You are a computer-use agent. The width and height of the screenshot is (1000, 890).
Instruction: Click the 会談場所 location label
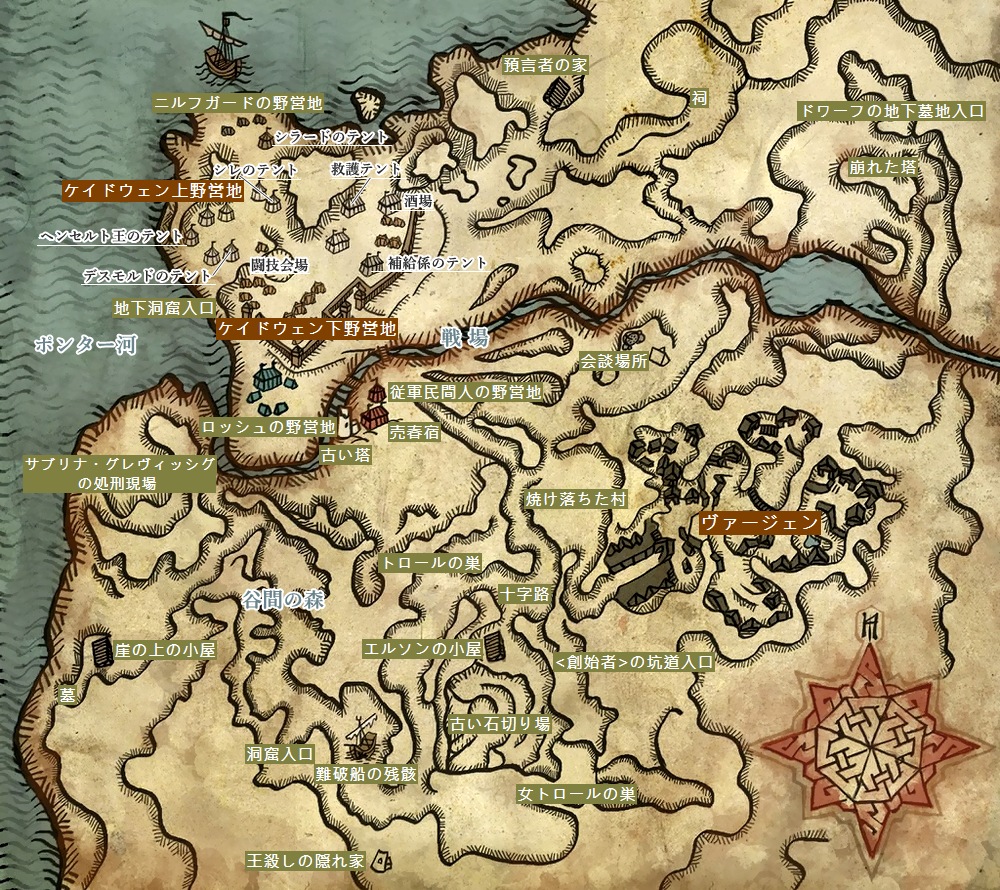tap(614, 362)
